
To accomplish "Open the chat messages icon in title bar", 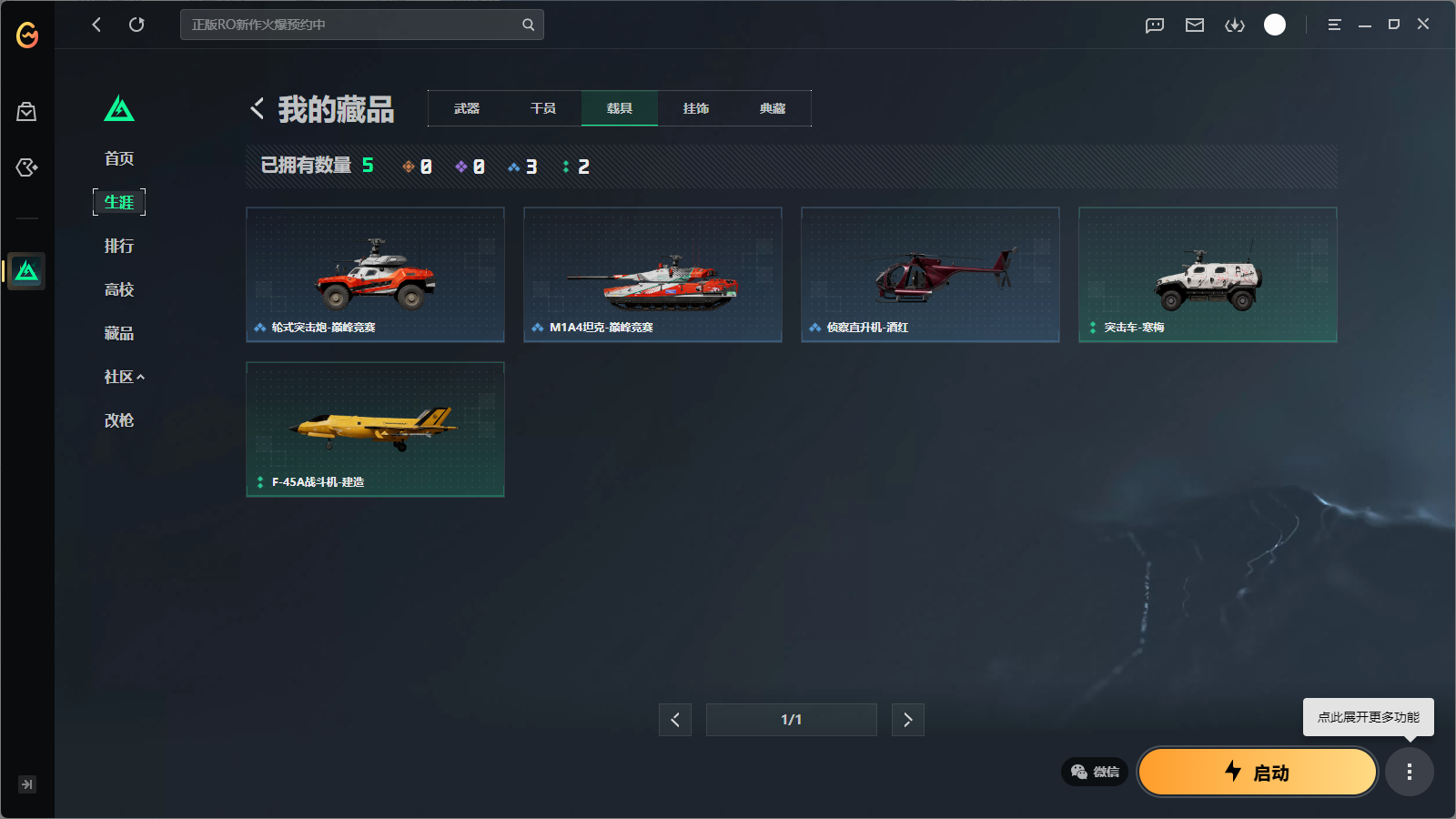I will click(1154, 25).
